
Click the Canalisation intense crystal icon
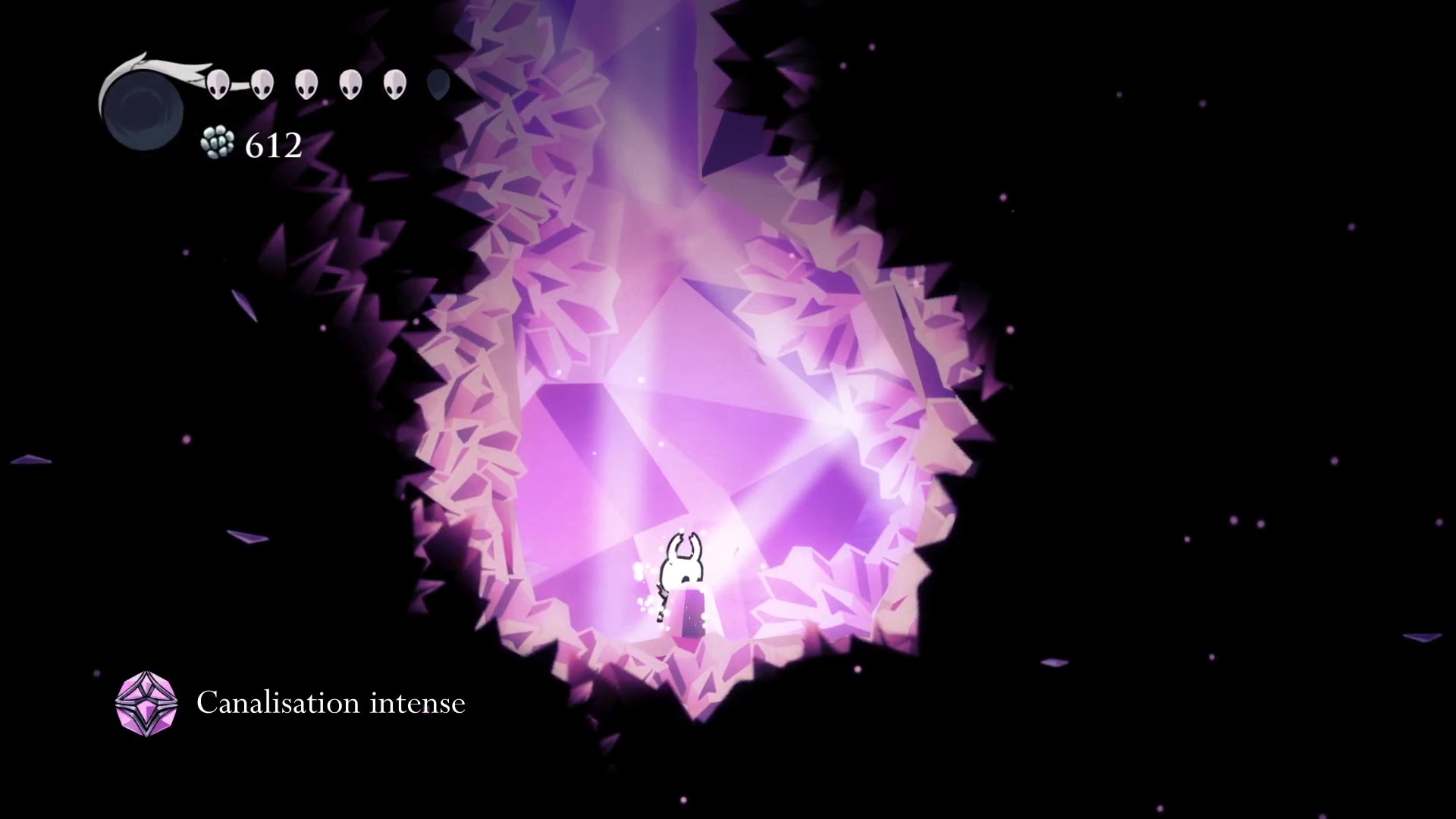click(146, 703)
